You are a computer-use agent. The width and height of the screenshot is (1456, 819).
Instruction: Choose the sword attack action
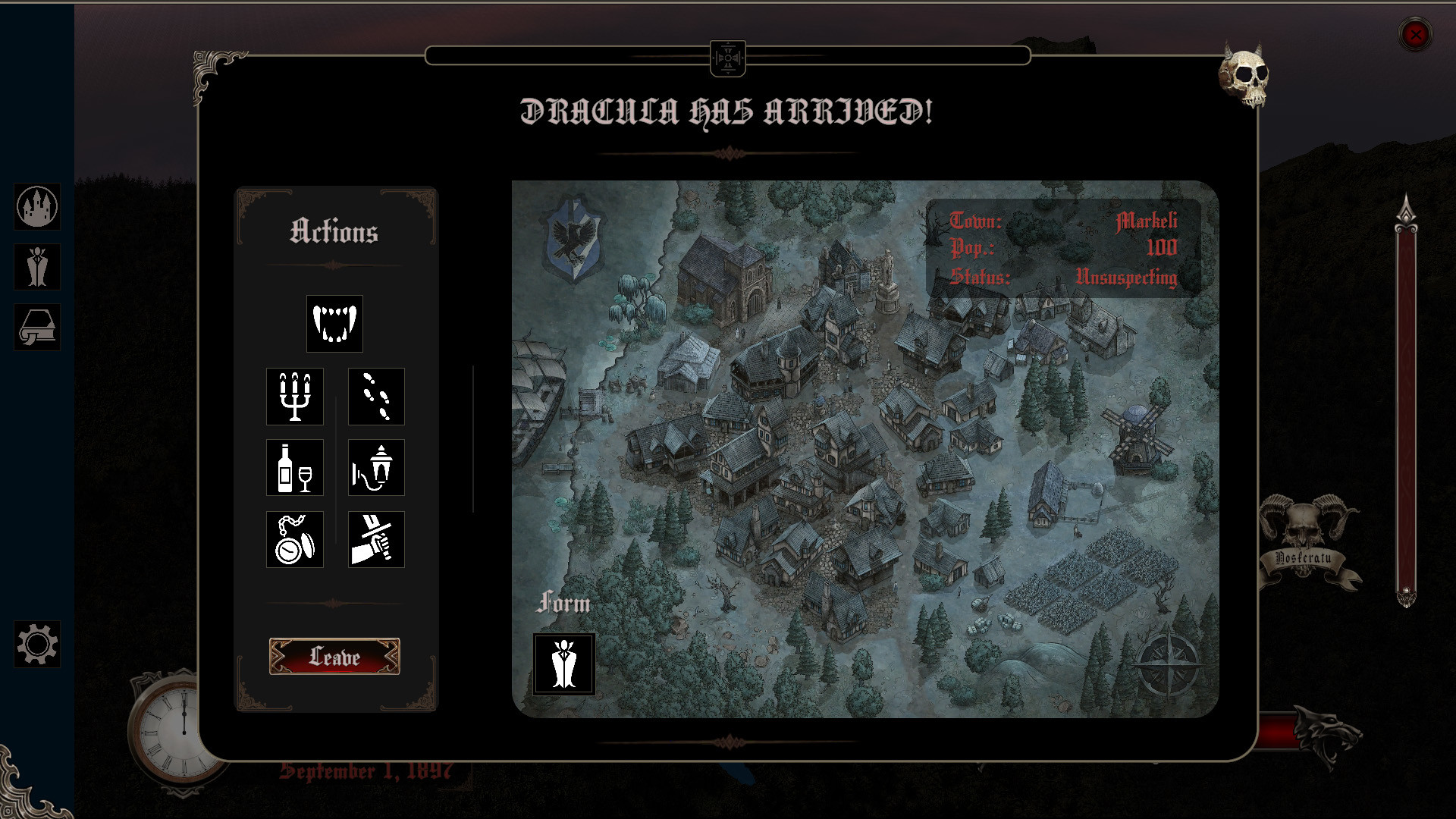point(375,539)
